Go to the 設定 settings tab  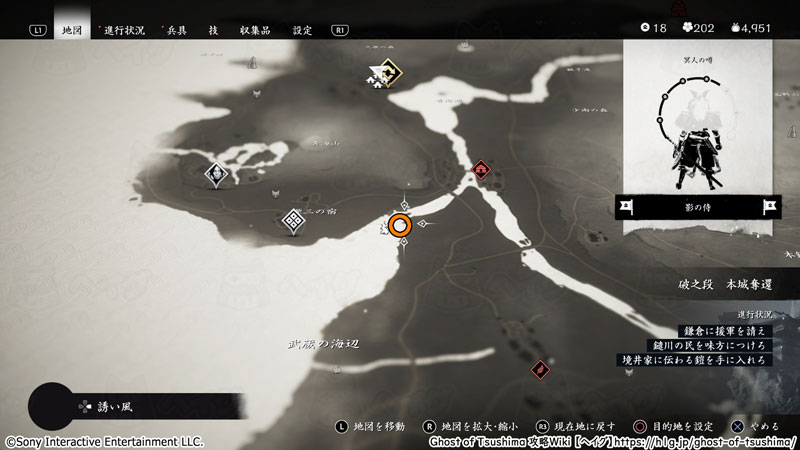pyautogui.click(x=302, y=30)
